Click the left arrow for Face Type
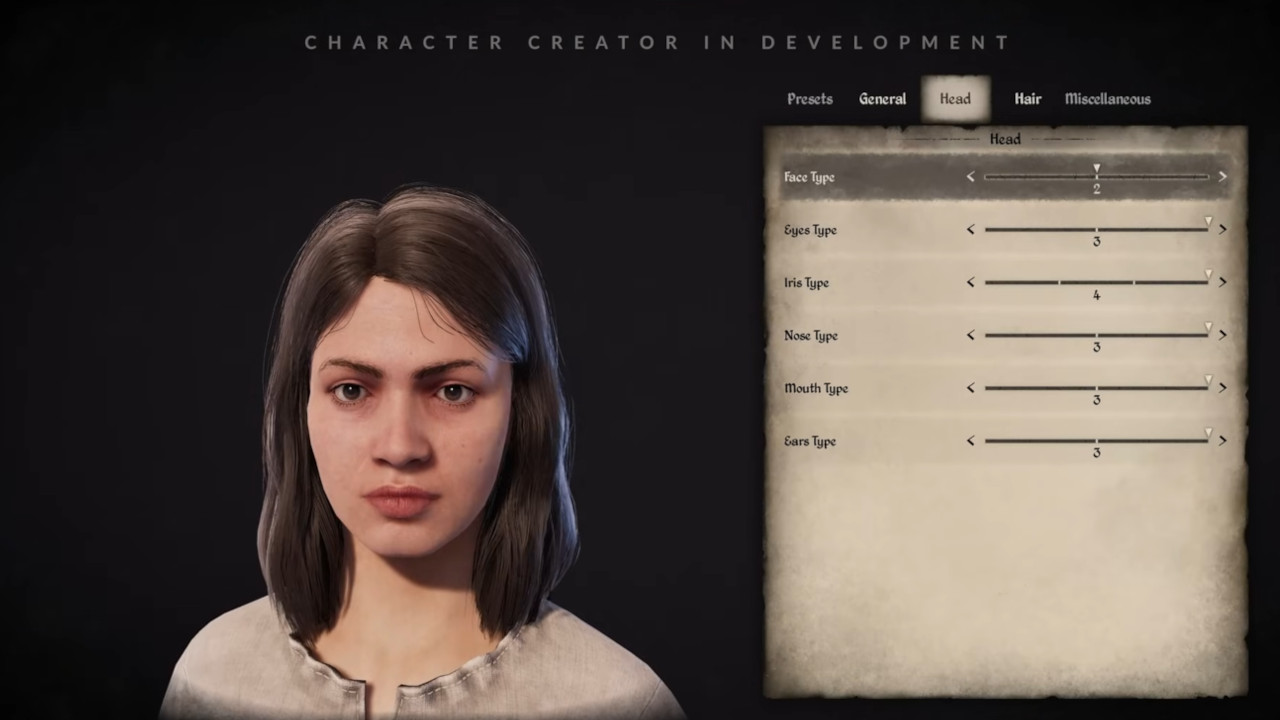1280x720 pixels. pos(969,176)
